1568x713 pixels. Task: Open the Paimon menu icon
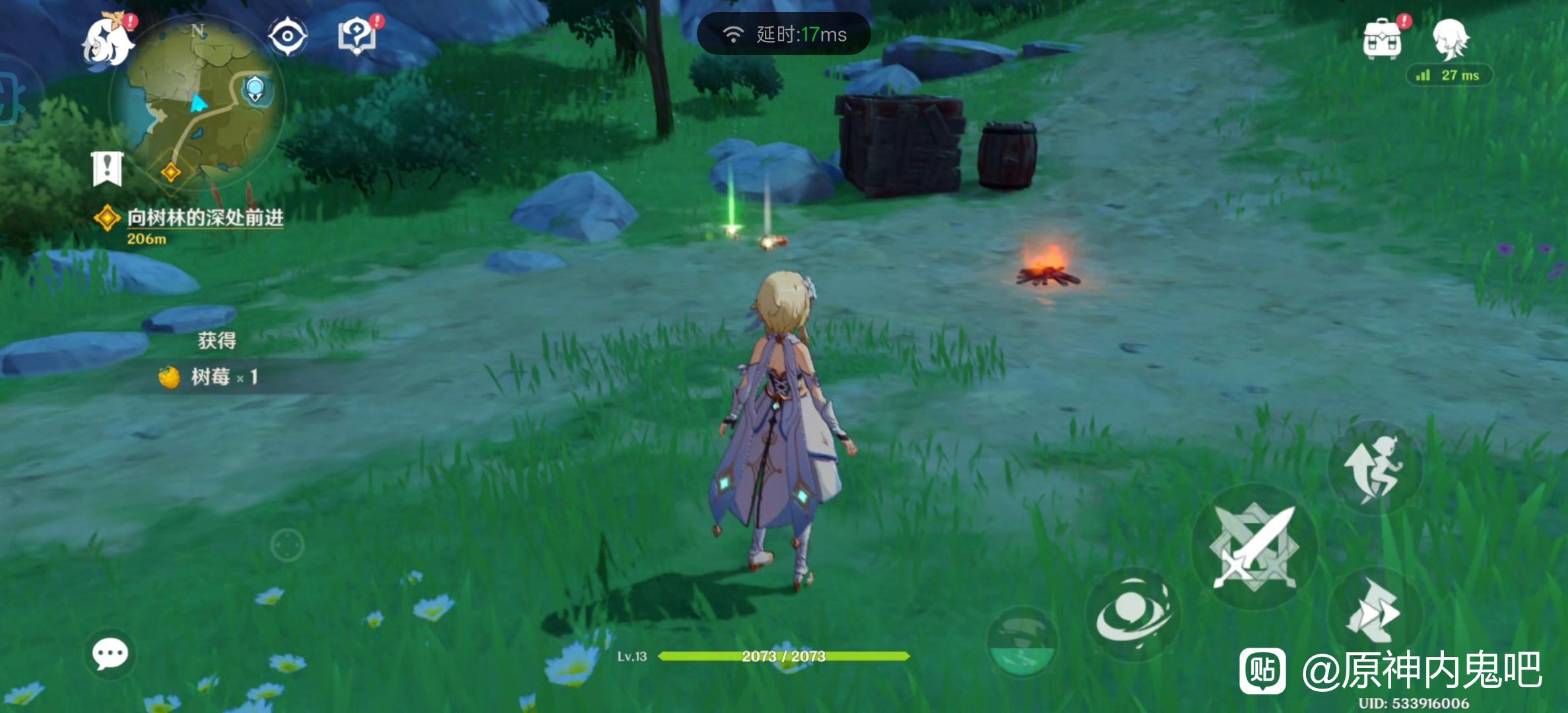[108, 41]
